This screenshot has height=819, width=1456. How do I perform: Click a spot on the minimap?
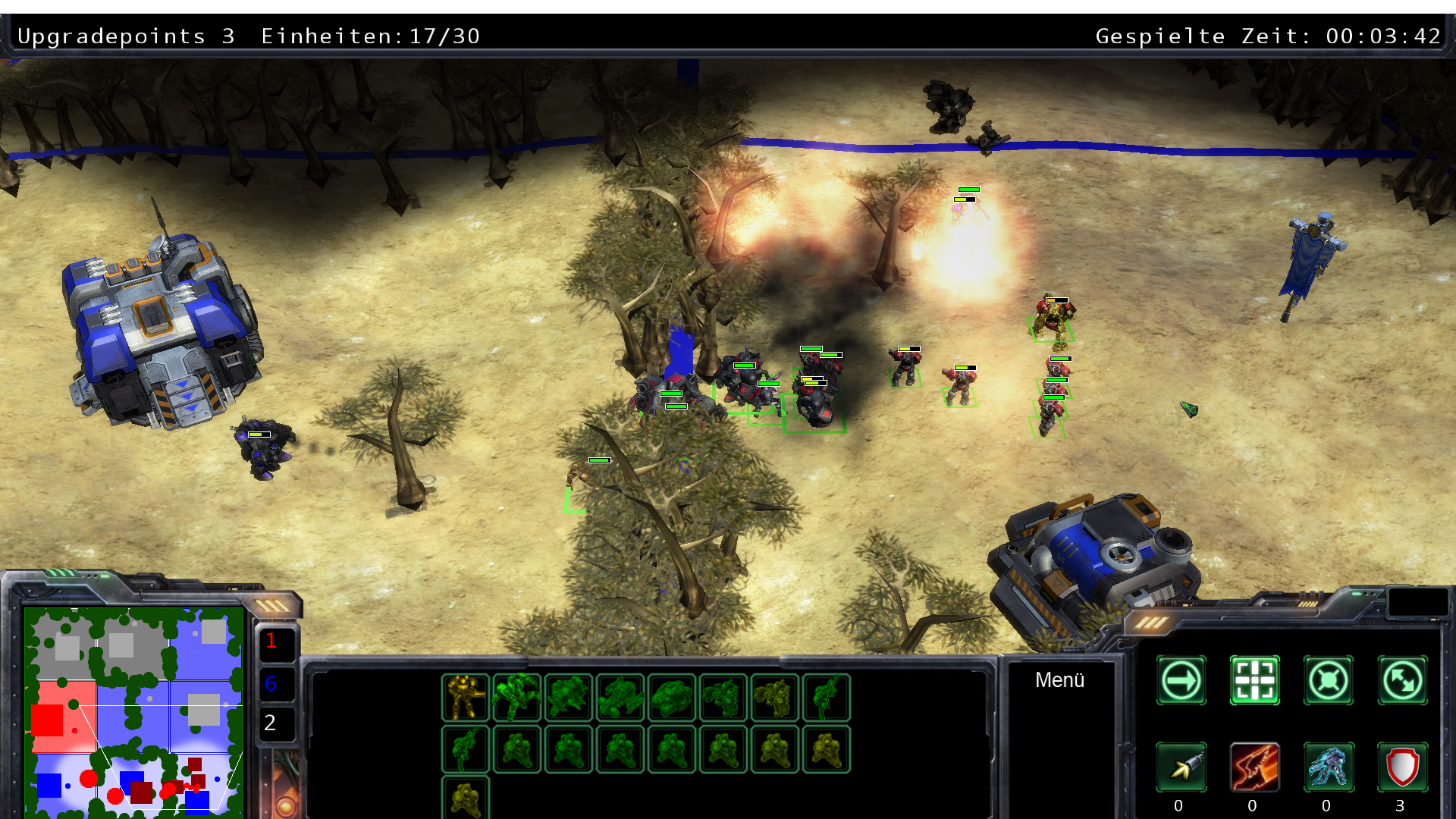pos(133,711)
